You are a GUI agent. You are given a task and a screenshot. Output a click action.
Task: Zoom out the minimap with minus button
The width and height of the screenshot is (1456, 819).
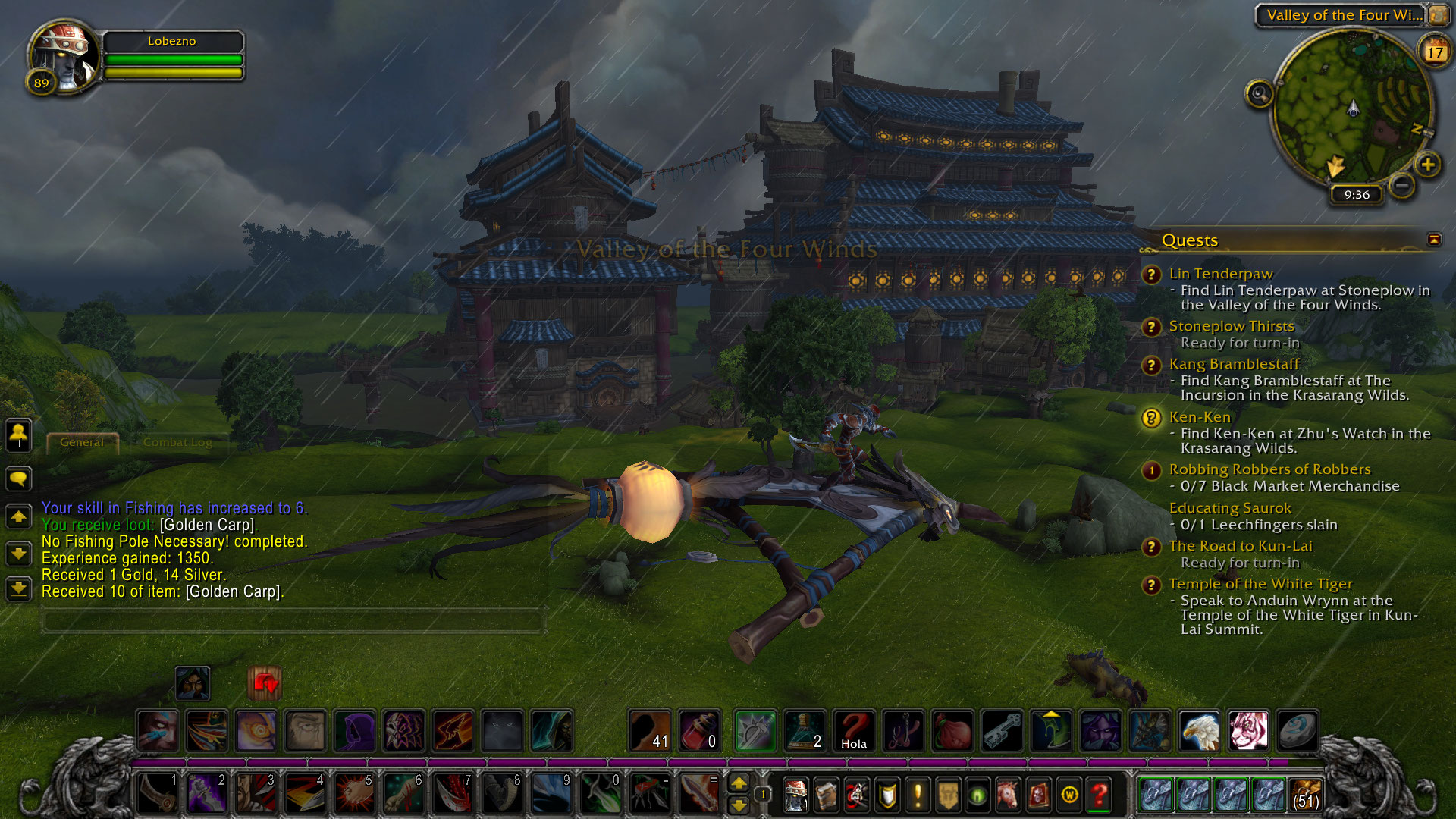coord(1402,184)
